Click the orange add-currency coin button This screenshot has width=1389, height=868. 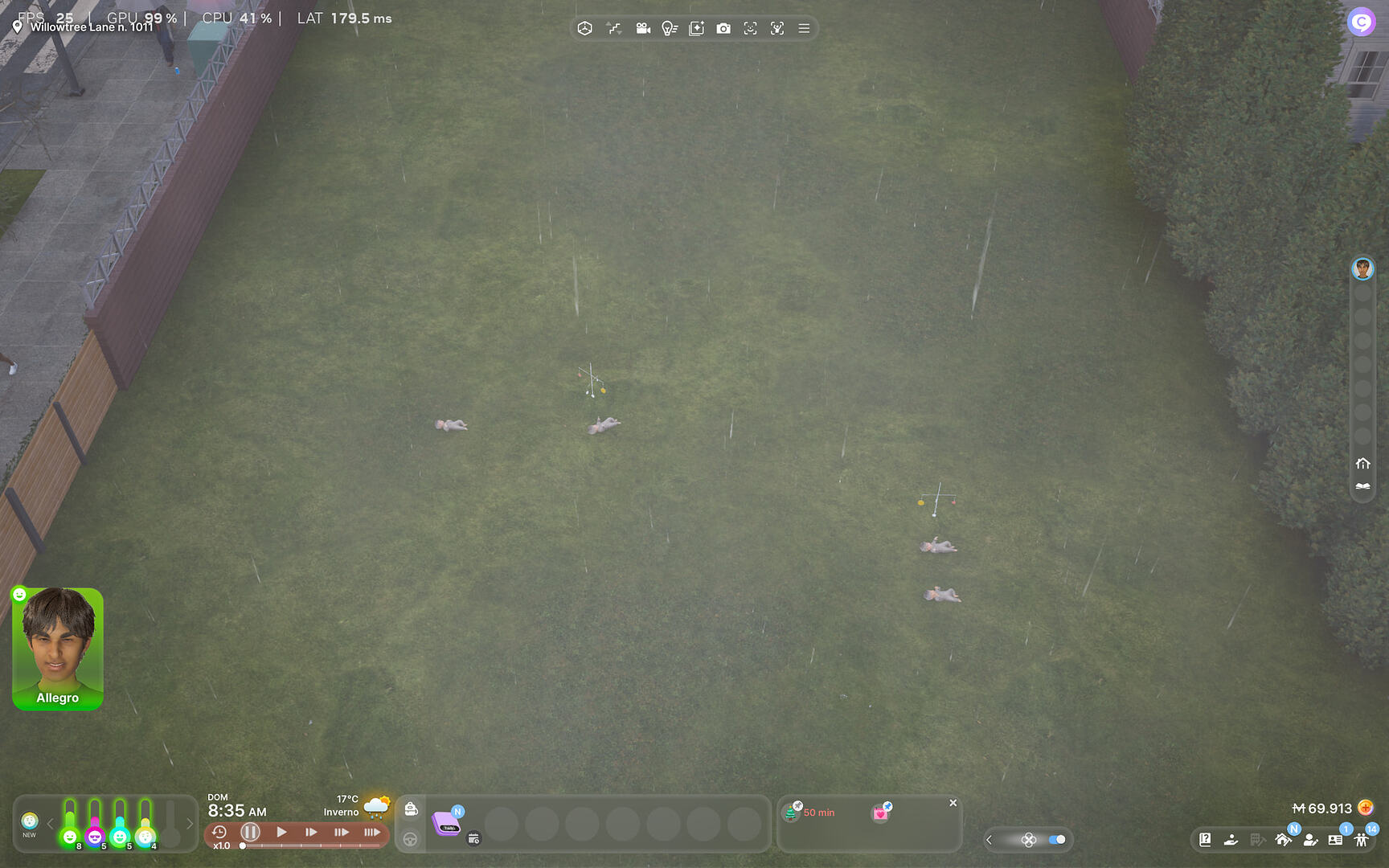[1367, 809]
